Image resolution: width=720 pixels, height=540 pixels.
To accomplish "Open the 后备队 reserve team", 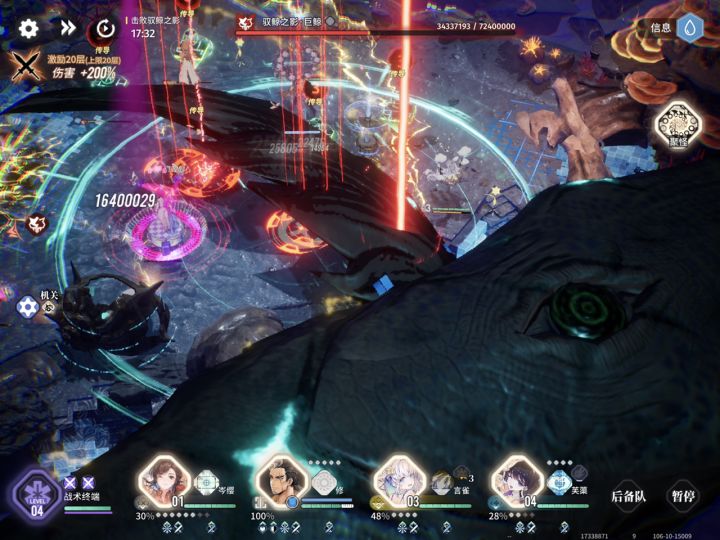I will click(x=629, y=496).
